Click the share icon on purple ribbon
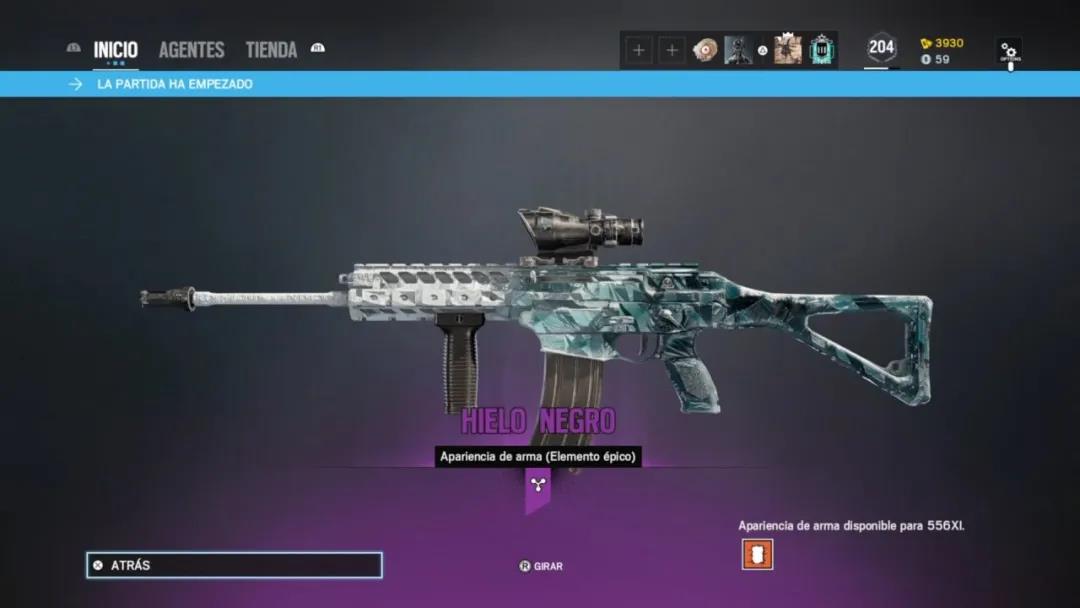1080x608 pixels. pos(538,485)
